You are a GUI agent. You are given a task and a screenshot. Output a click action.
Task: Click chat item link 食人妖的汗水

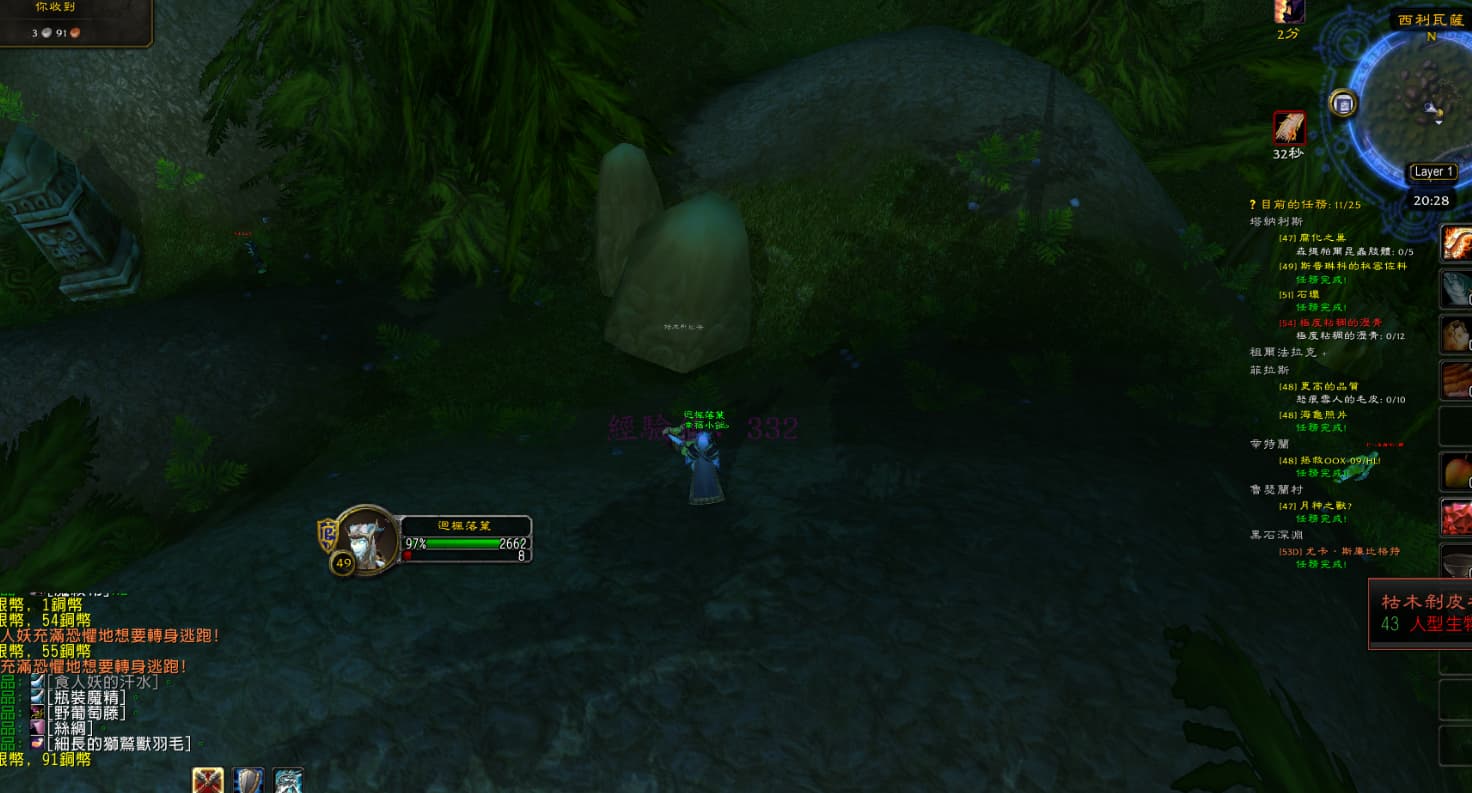(x=102, y=682)
